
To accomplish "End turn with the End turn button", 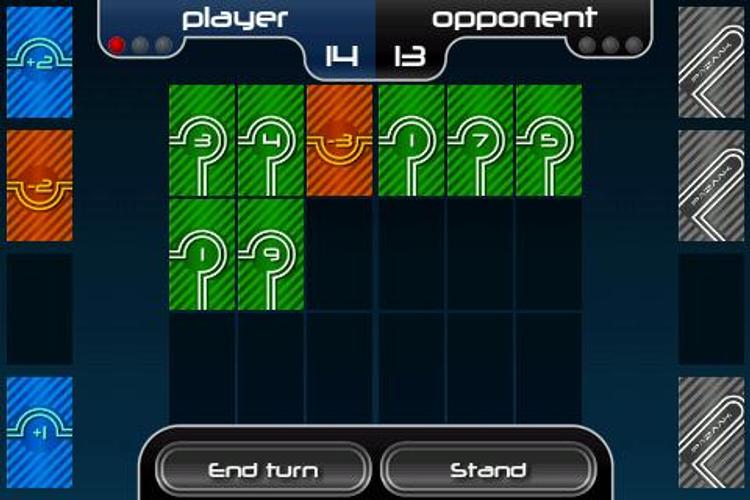I will [x=263, y=469].
